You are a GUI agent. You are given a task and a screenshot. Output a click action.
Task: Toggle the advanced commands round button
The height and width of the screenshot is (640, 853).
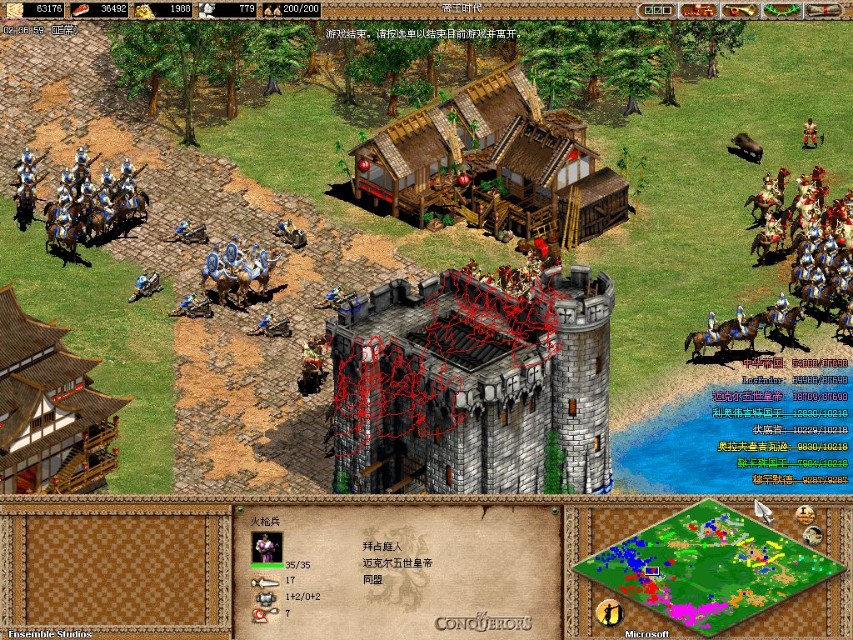(x=805, y=515)
